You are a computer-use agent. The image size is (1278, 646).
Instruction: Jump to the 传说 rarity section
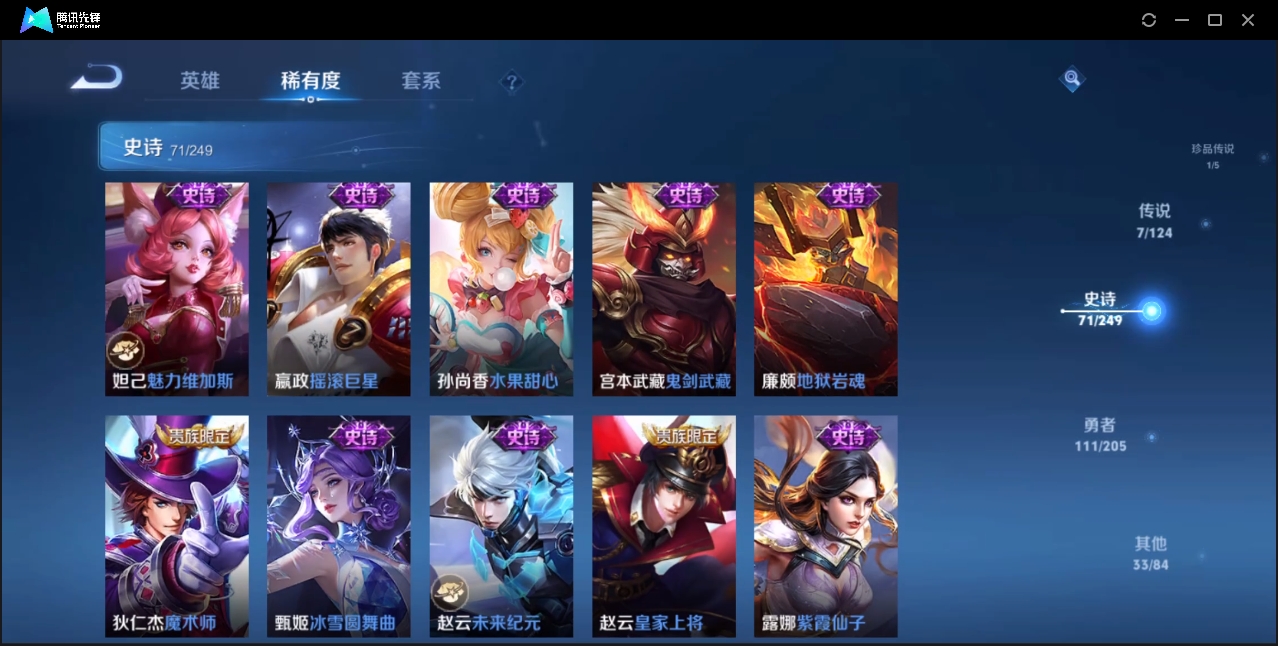point(1154,220)
